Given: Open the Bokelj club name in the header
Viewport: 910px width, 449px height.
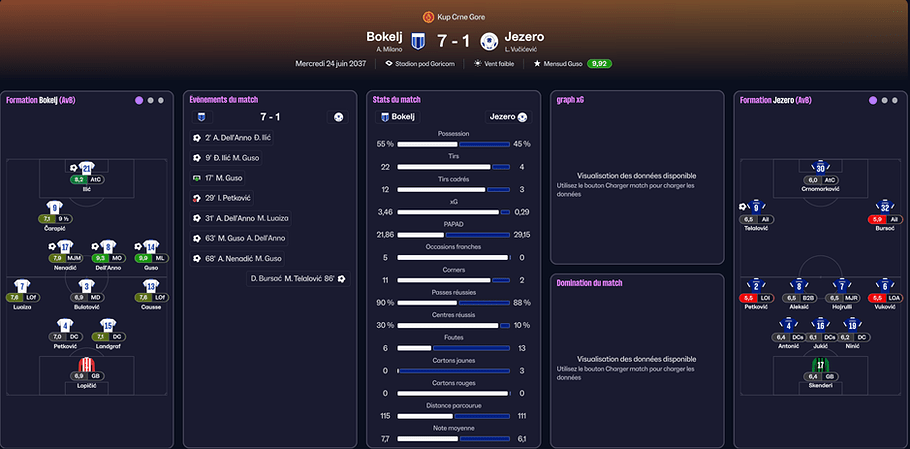Looking at the screenshot, I should click(383, 37).
